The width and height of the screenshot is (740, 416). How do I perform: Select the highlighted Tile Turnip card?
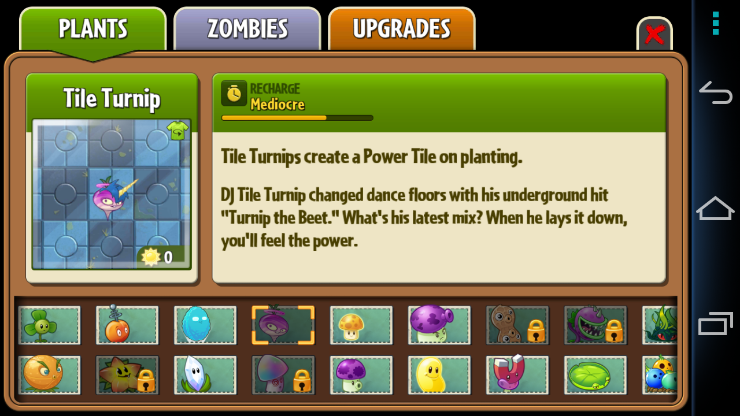click(x=283, y=325)
